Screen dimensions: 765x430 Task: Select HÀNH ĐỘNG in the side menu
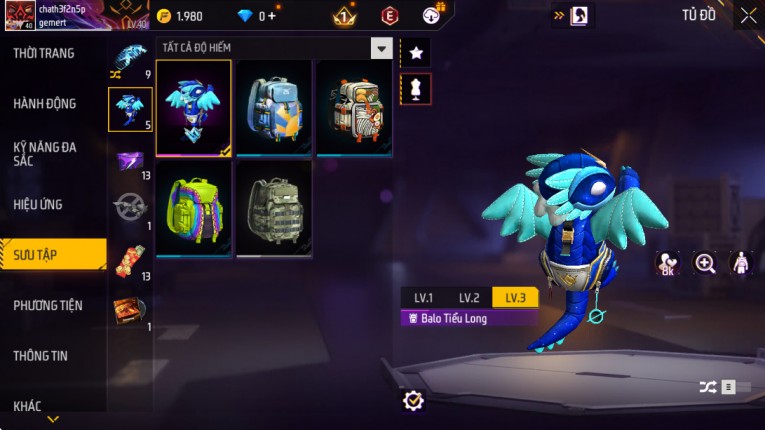45,104
